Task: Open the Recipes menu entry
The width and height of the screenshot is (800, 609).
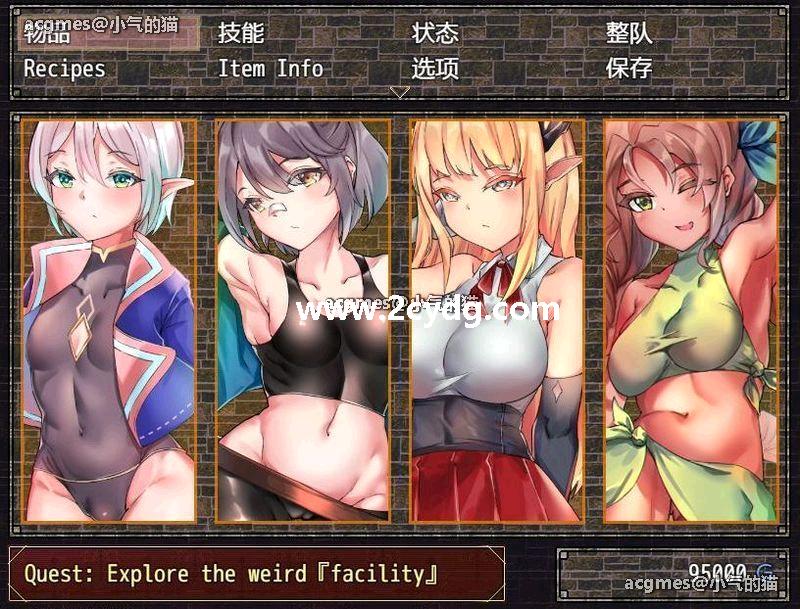Action: [64, 68]
